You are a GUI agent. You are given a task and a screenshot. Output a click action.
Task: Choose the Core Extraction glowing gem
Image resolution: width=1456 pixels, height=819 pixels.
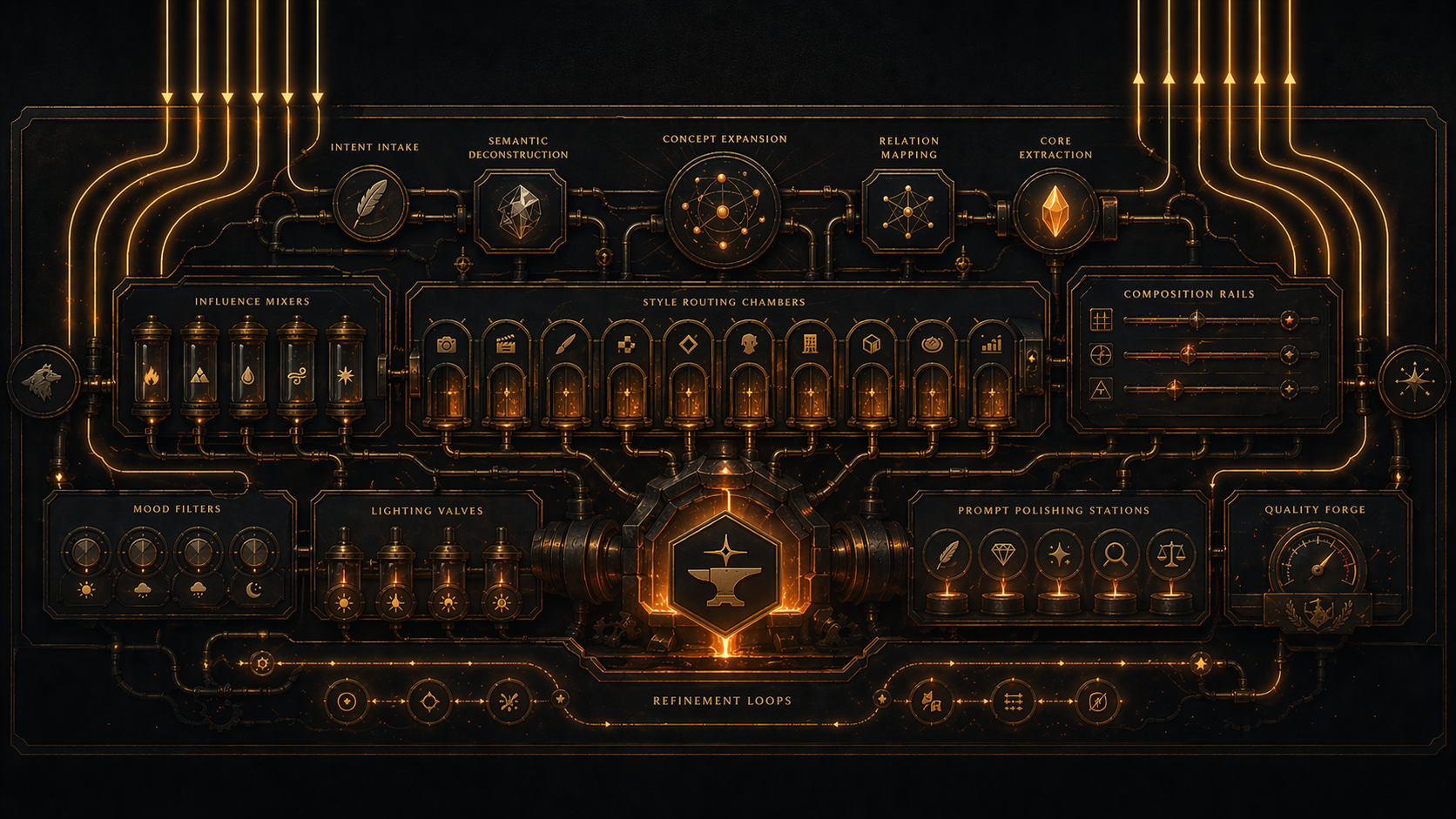[x=1055, y=210]
